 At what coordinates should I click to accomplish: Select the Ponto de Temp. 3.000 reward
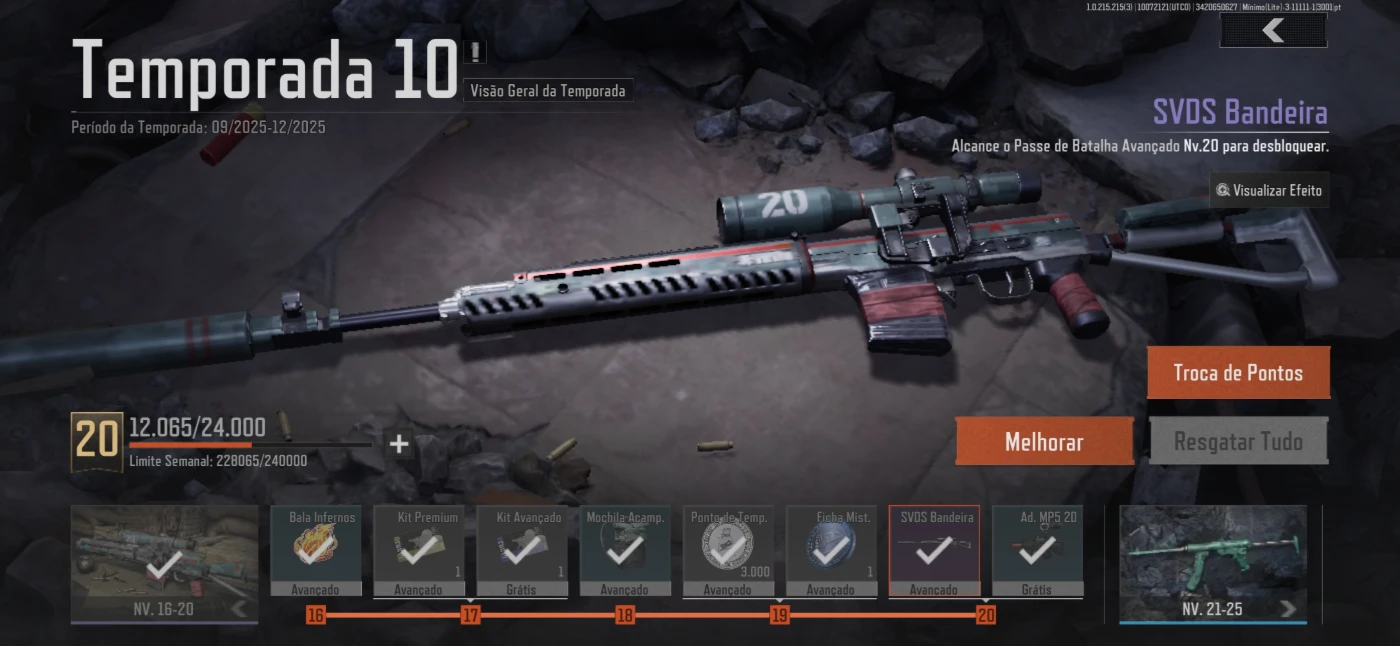tap(728, 550)
